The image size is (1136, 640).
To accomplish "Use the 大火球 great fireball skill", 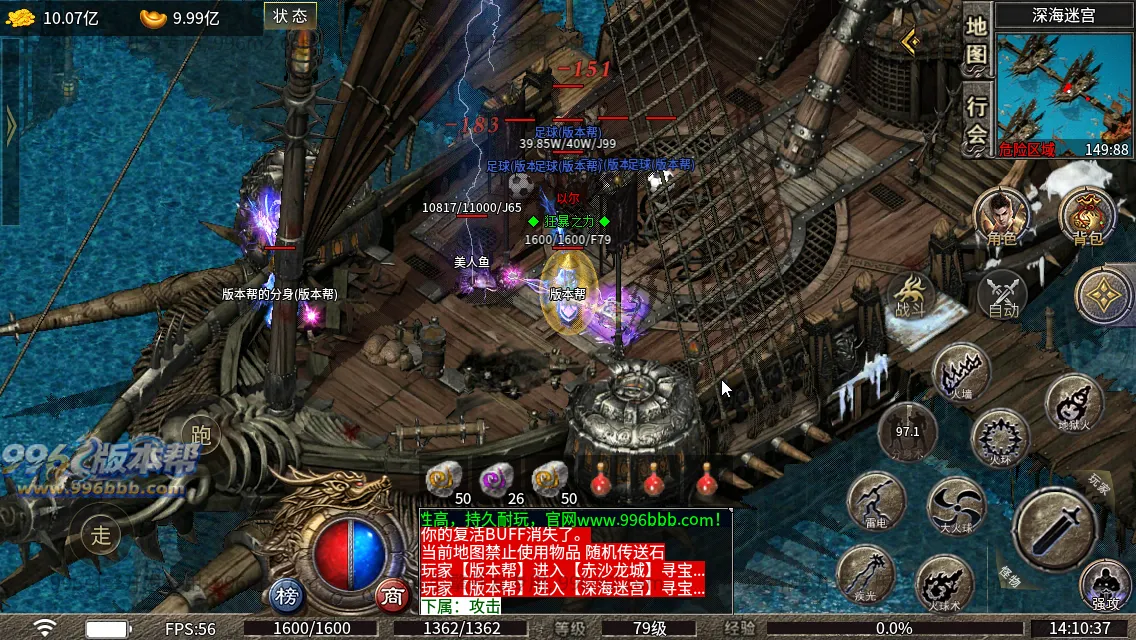I will click(x=956, y=504).
